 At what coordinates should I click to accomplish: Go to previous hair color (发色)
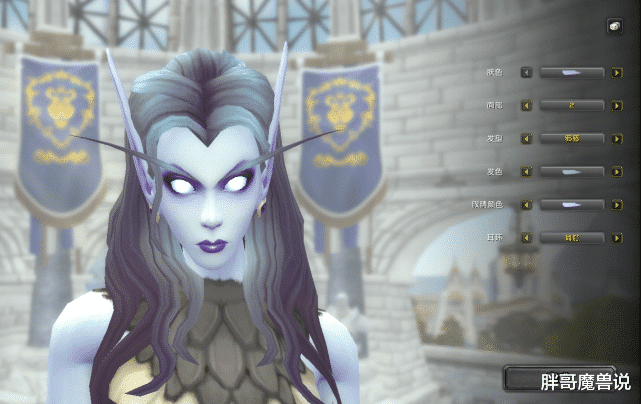point(526,171)
